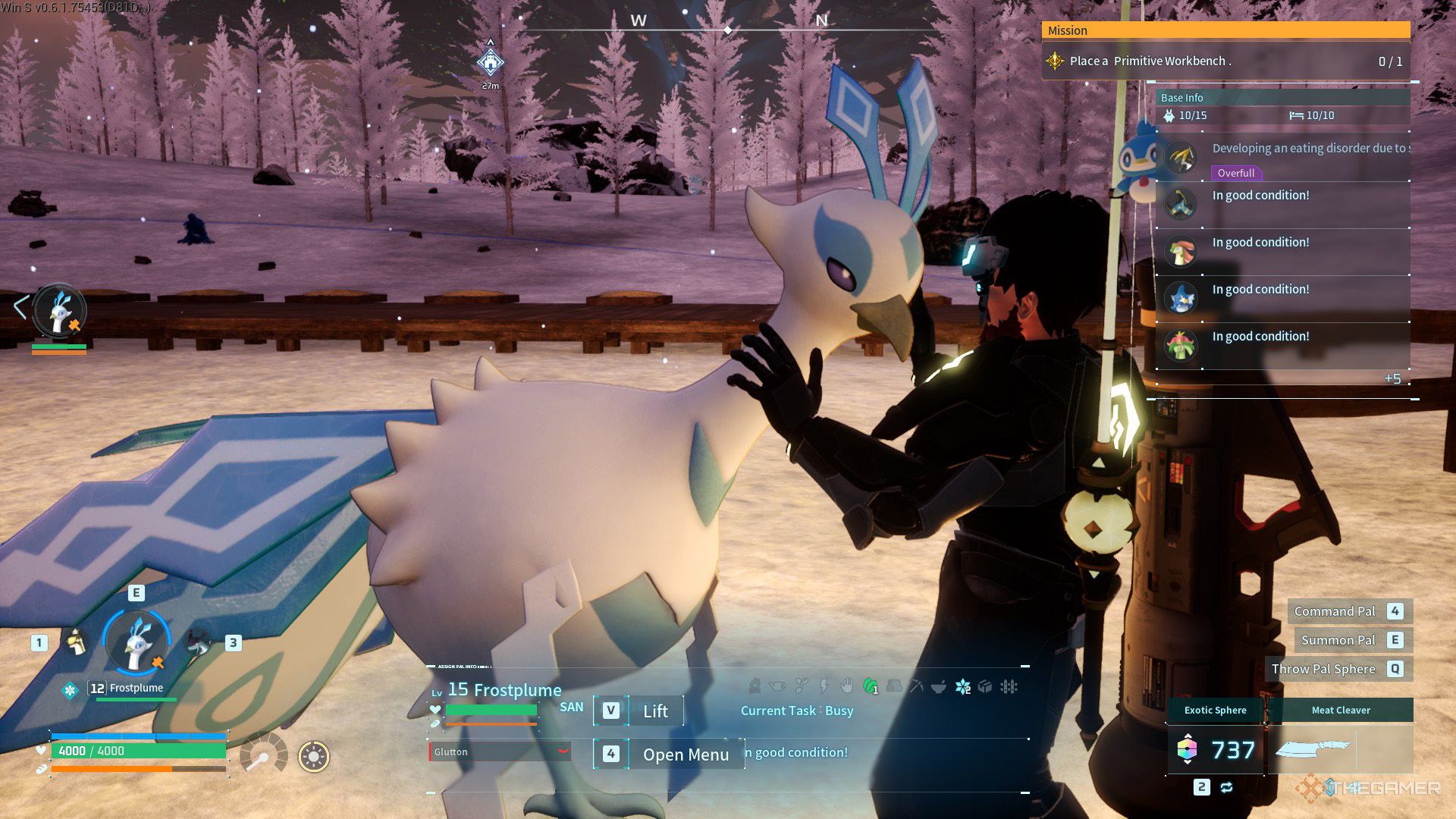Click the cooling snowflake work suitability icon
Screen dimensions: 1456x819
[963, 687]
